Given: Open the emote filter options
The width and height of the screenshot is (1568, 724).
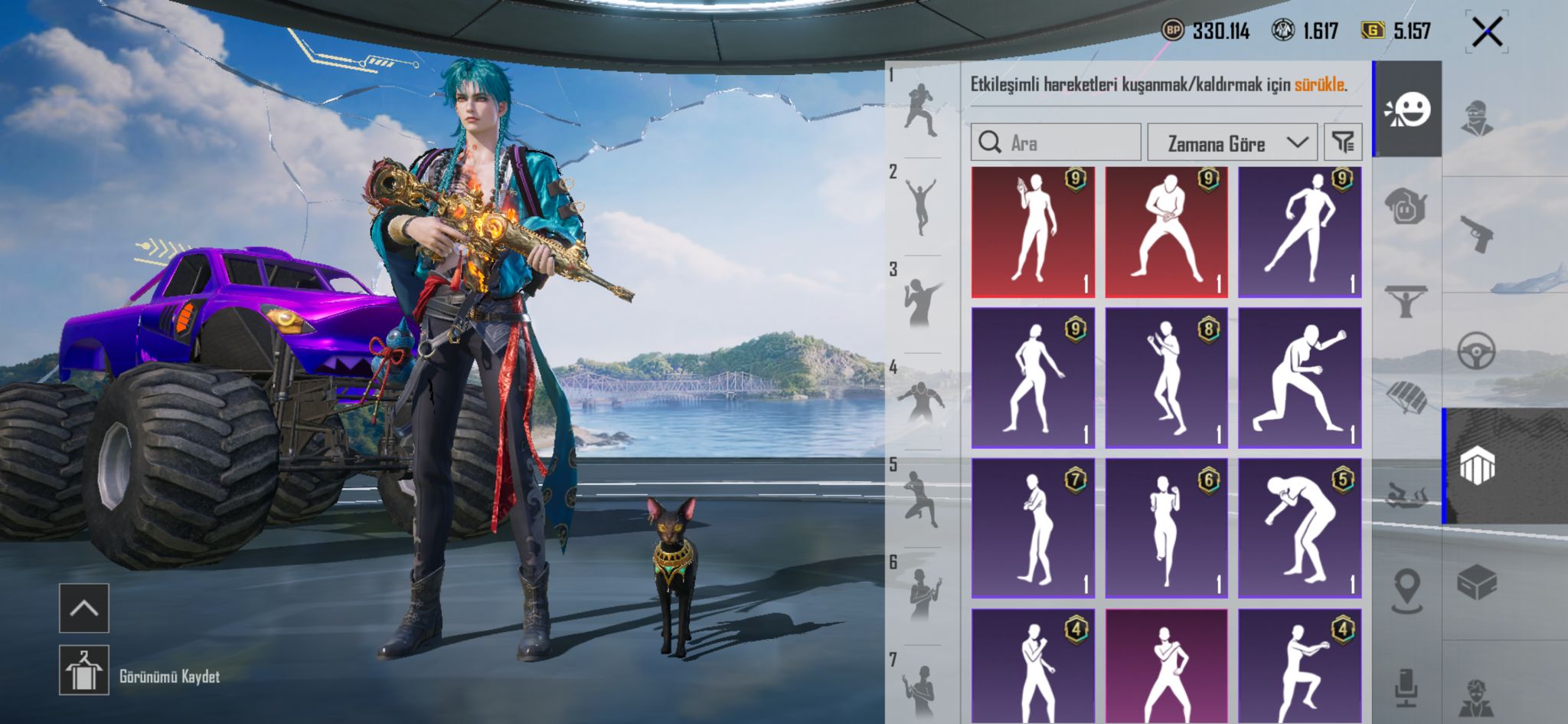Looking at the screenshot, I should pyautogui.click(x=1343, y=142).
